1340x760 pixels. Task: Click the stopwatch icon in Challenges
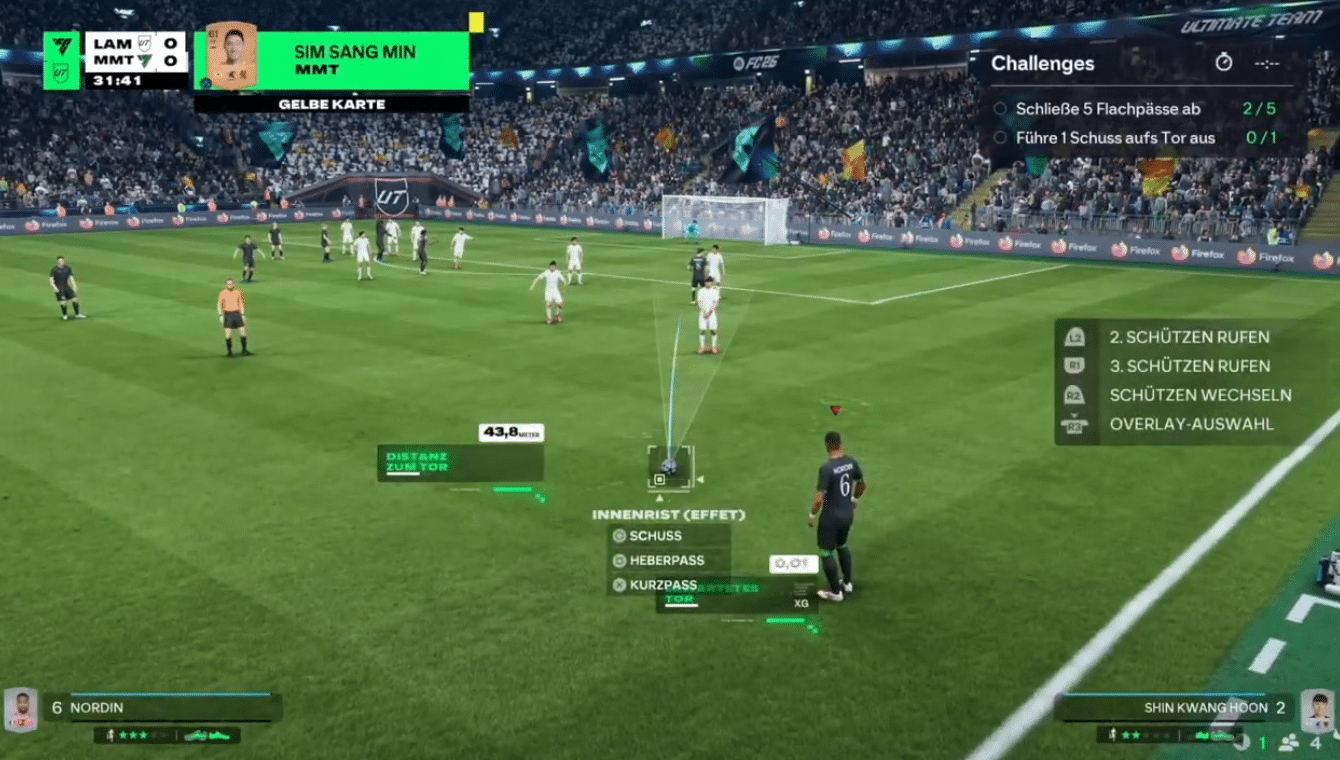pyautogui.click(x=1223, y=63)
